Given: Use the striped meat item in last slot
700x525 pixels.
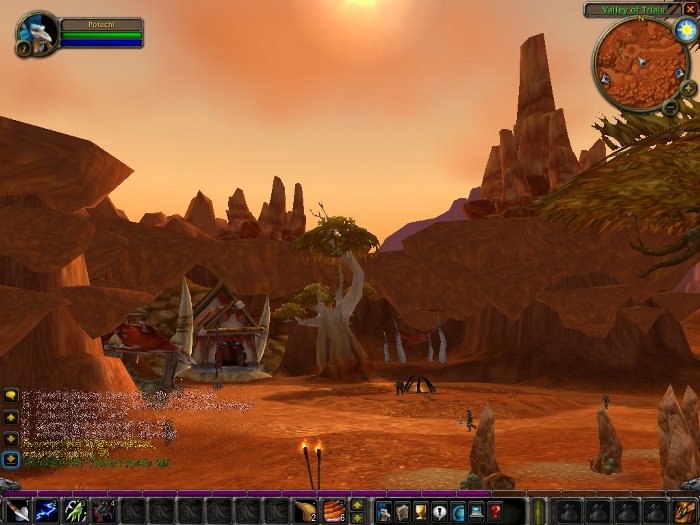Looking at the screenshot, I should [x=333, y=511].
